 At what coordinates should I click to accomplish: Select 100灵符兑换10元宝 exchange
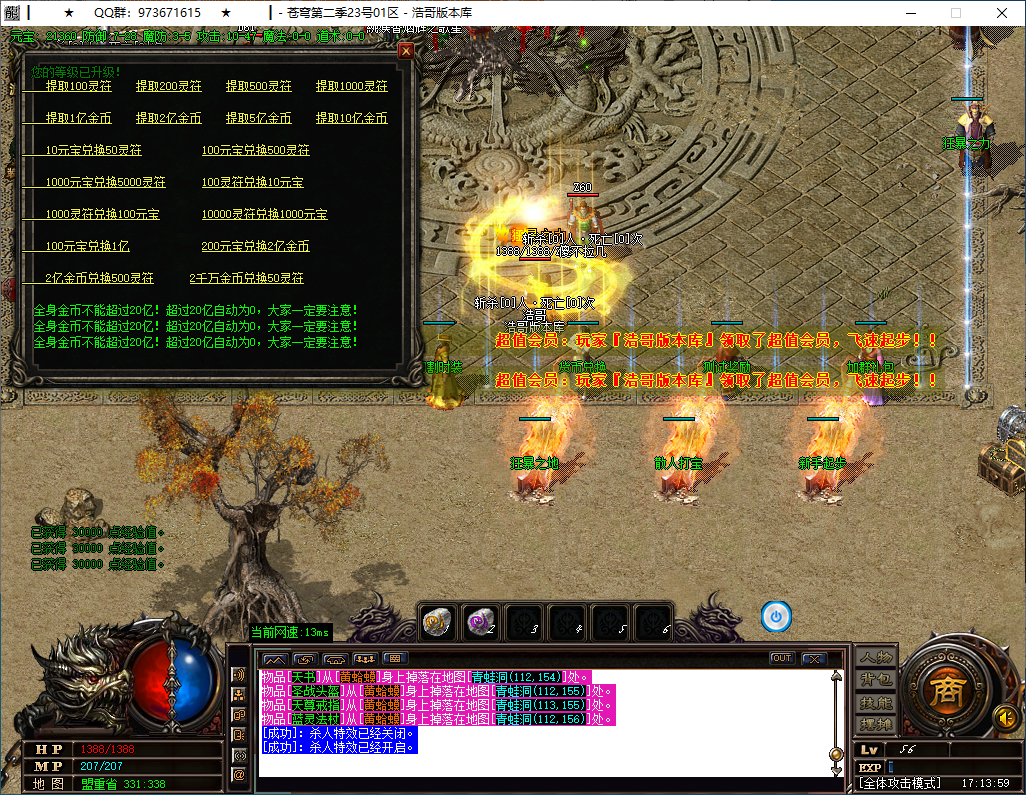coord(253,182)
